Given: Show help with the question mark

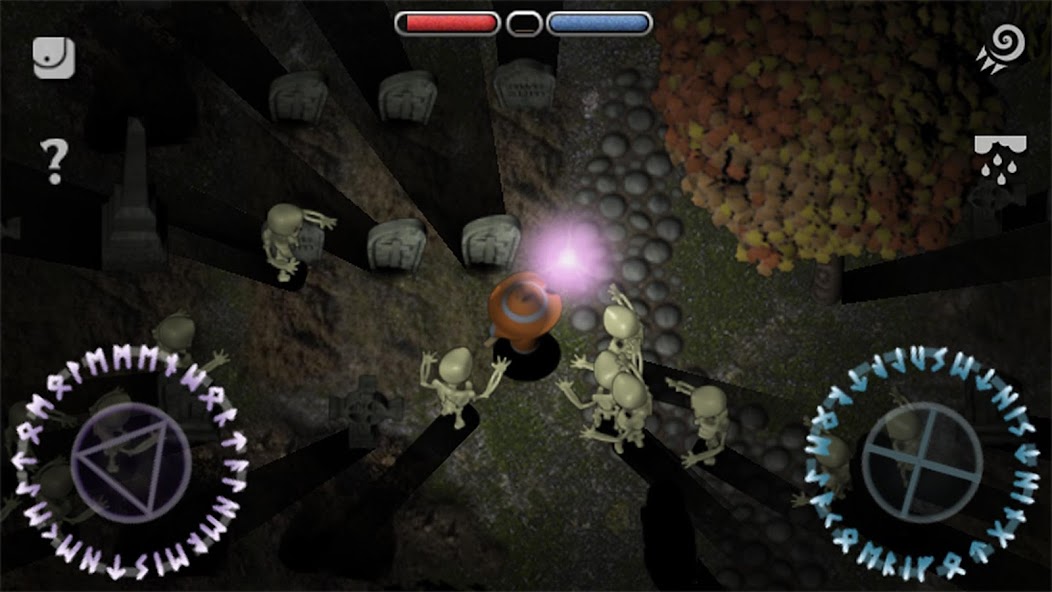Looking at the screenshot, I should click(53, 160).
